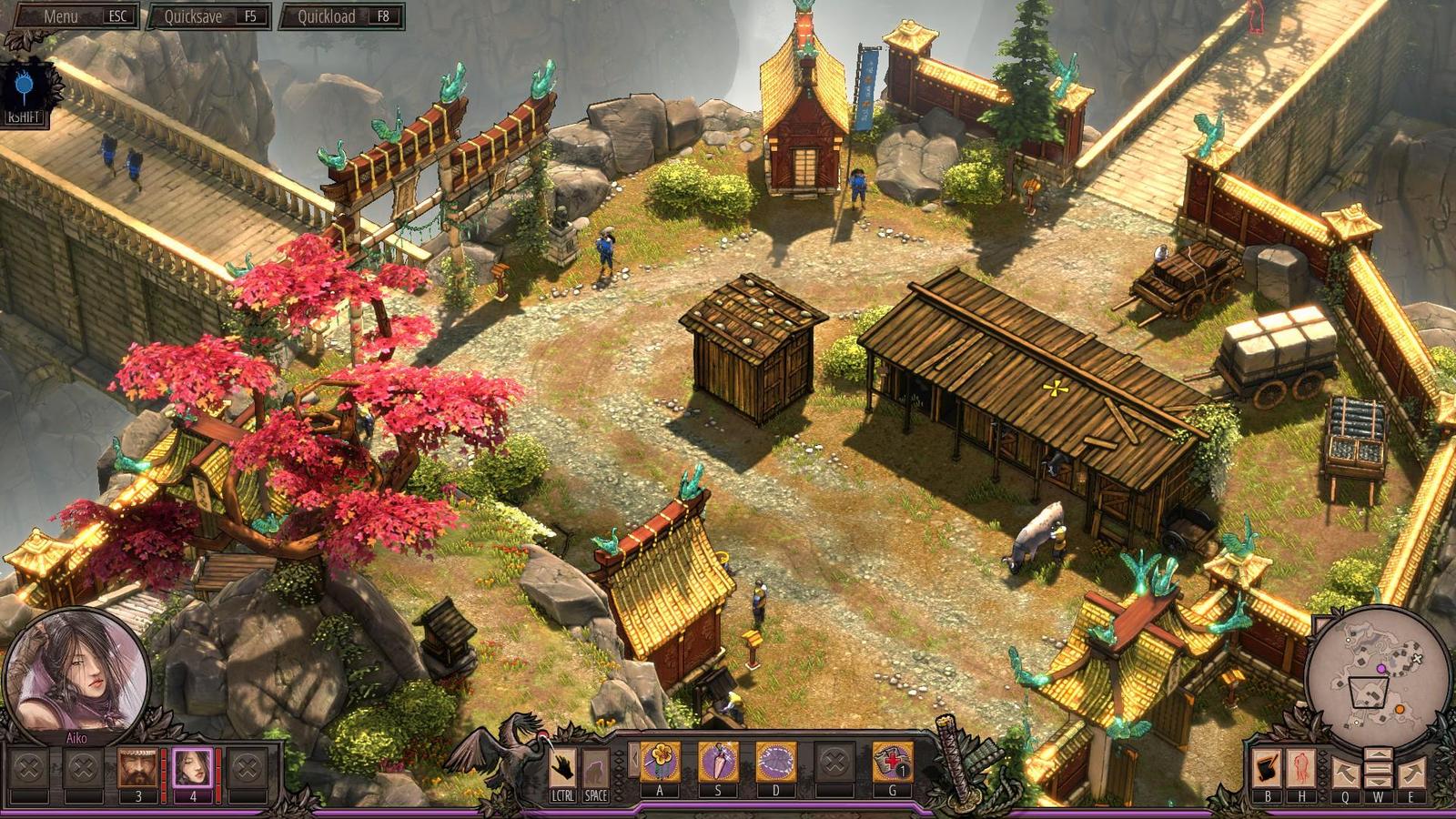1456x819 pixels.
Task: Activate the purple dashed circle ability
Action: (776, 762)
